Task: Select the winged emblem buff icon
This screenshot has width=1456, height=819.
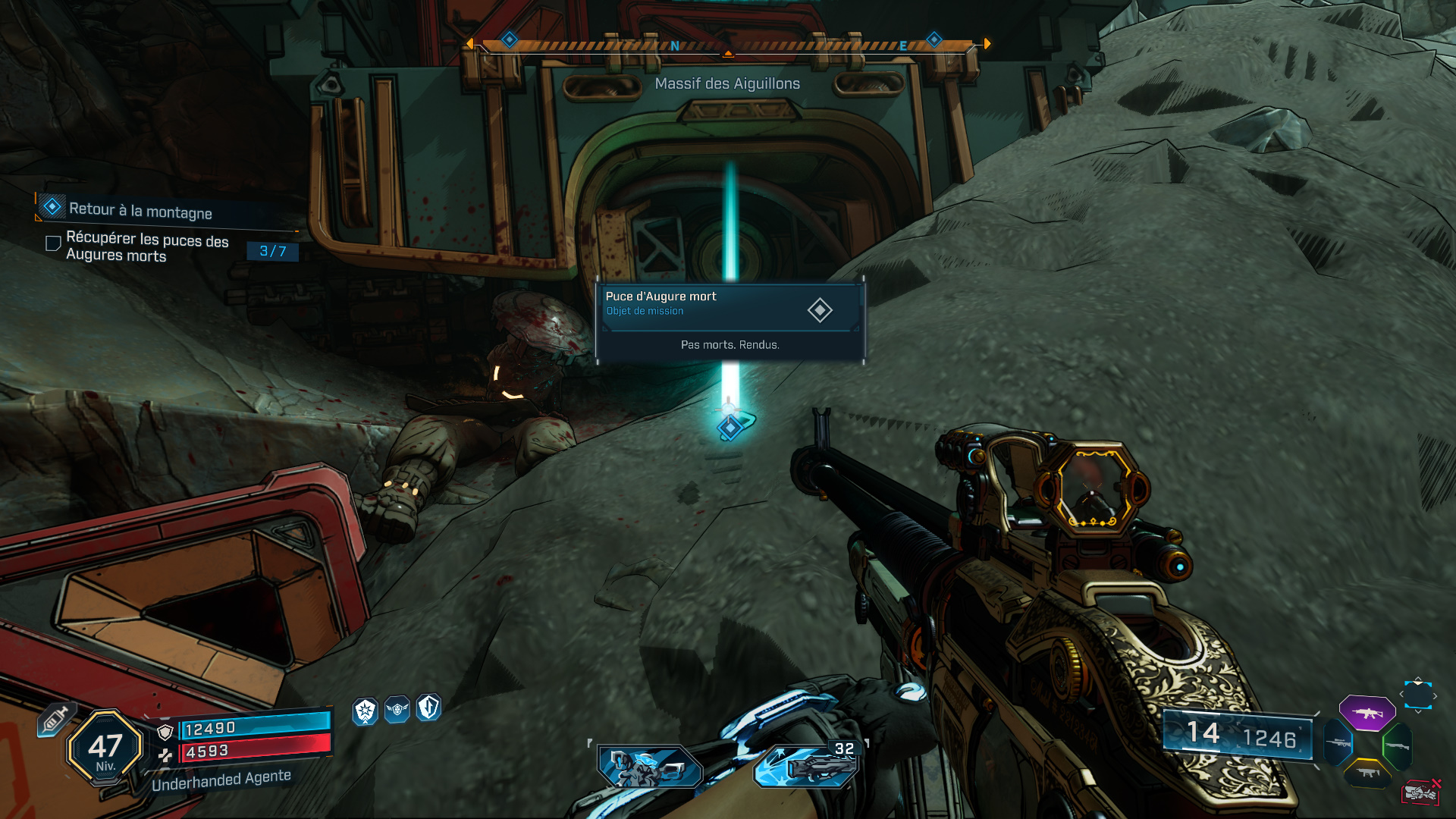Action: (x=397, y=710)
